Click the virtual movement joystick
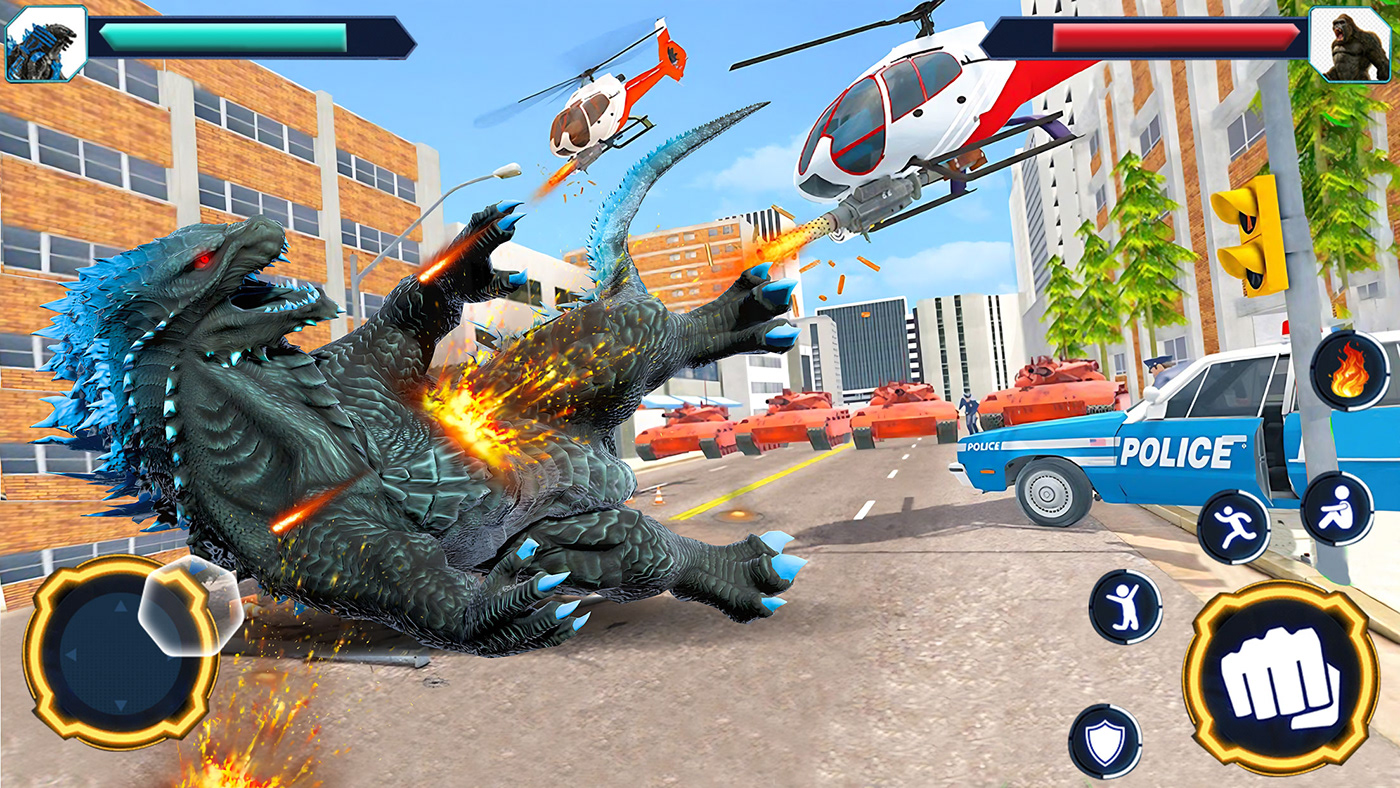The height and width of the screenshot is (788, 1400). [x=120, y=652]
